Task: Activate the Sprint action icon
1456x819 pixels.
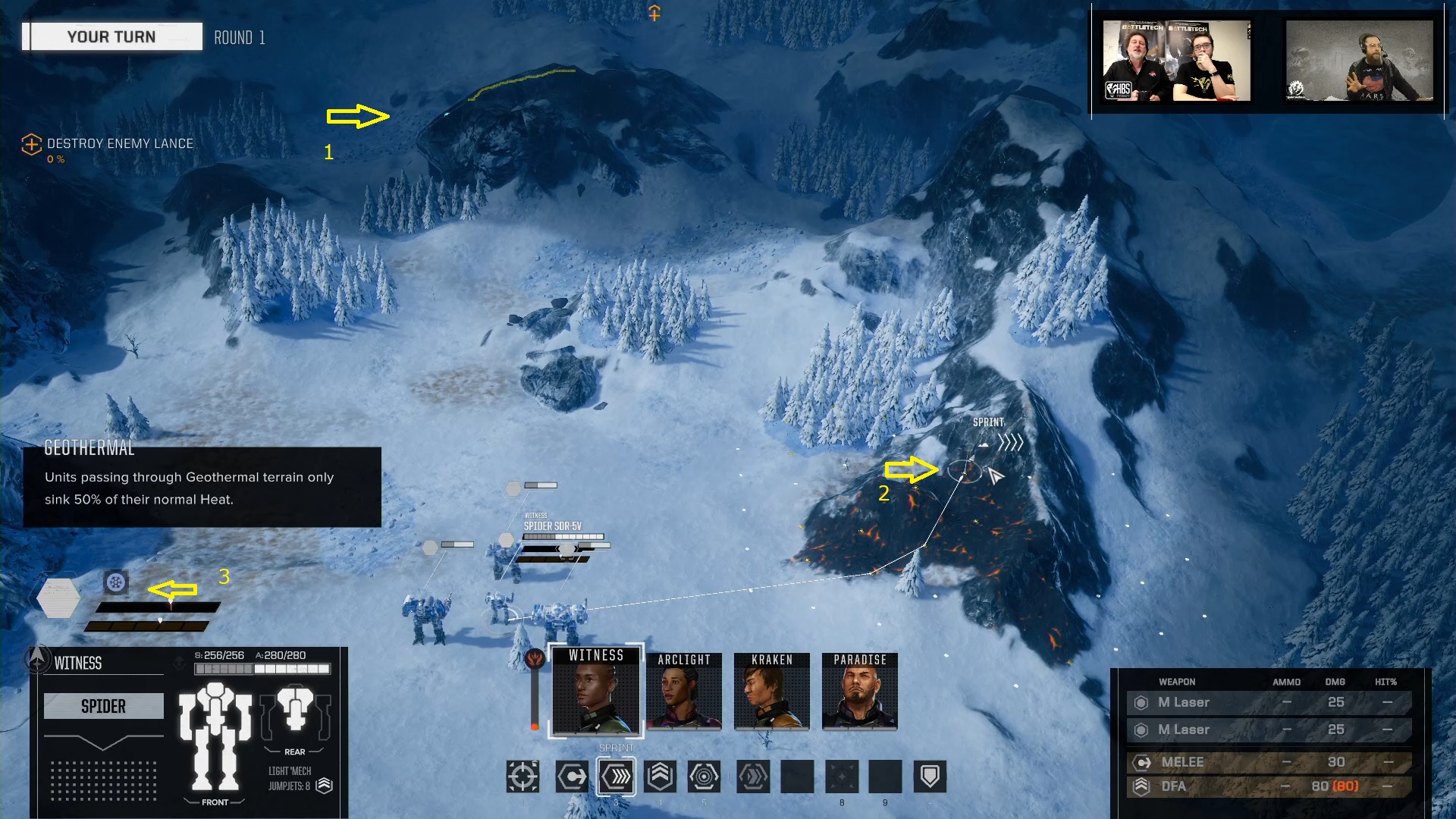Action: (616, 777)
